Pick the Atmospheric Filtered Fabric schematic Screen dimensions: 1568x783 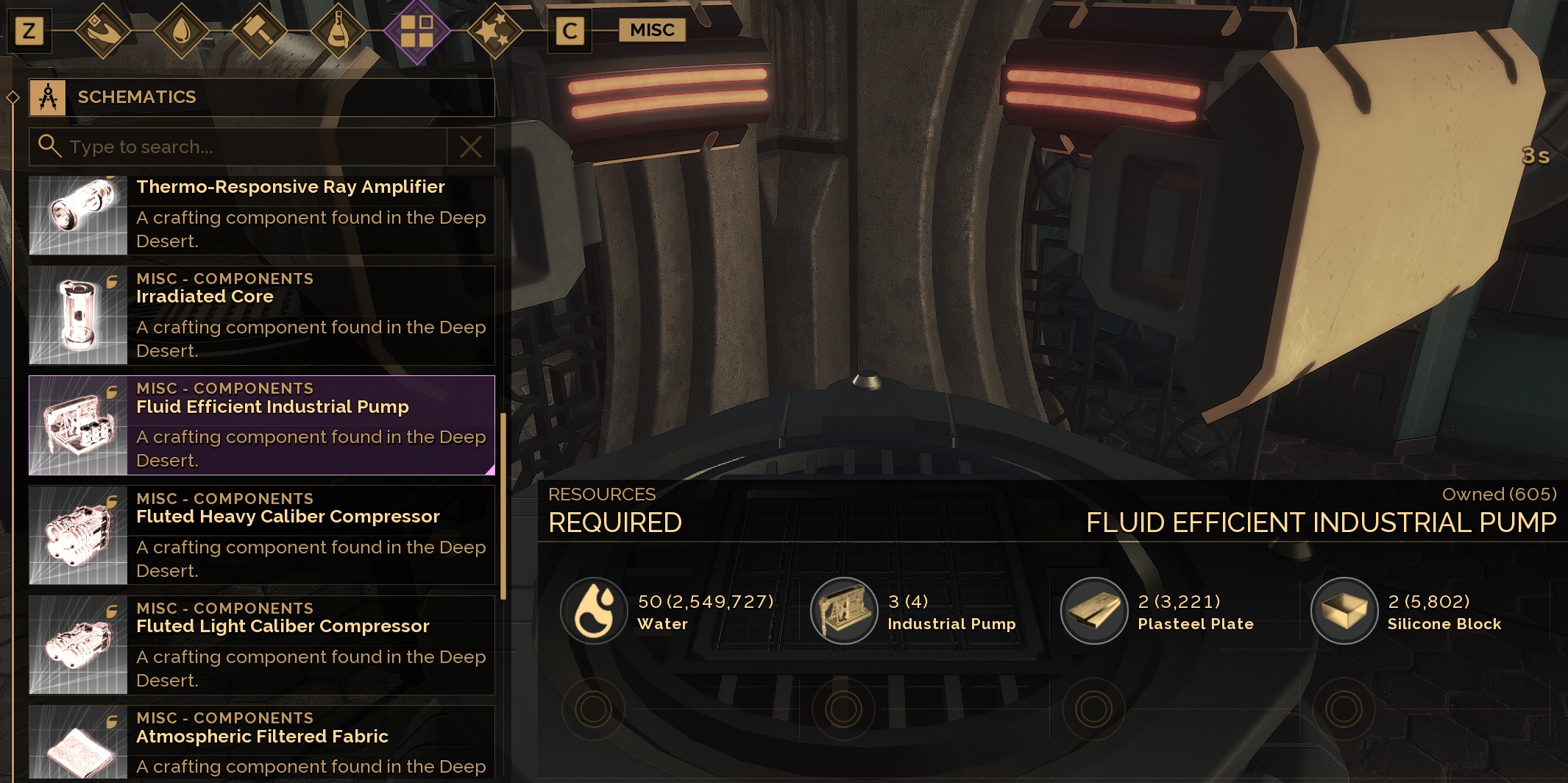click(x=261, y=743)
